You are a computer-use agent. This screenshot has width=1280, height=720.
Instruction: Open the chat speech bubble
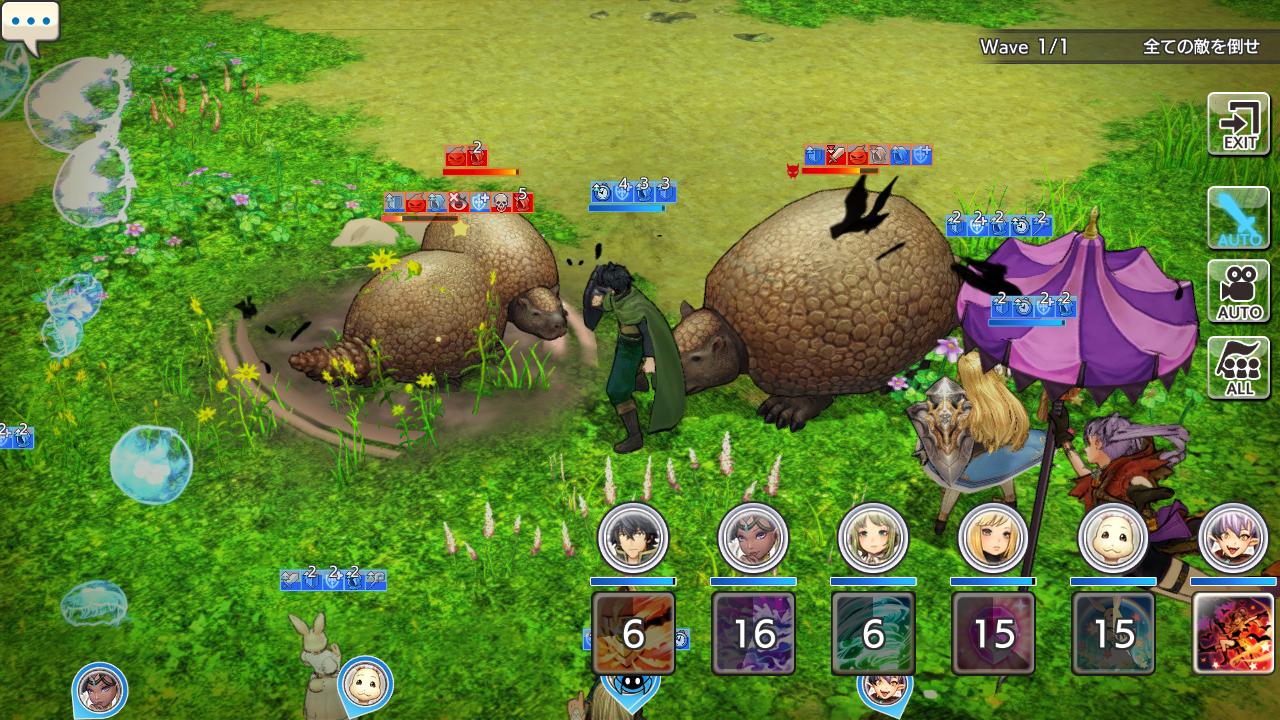coord(30,24)
